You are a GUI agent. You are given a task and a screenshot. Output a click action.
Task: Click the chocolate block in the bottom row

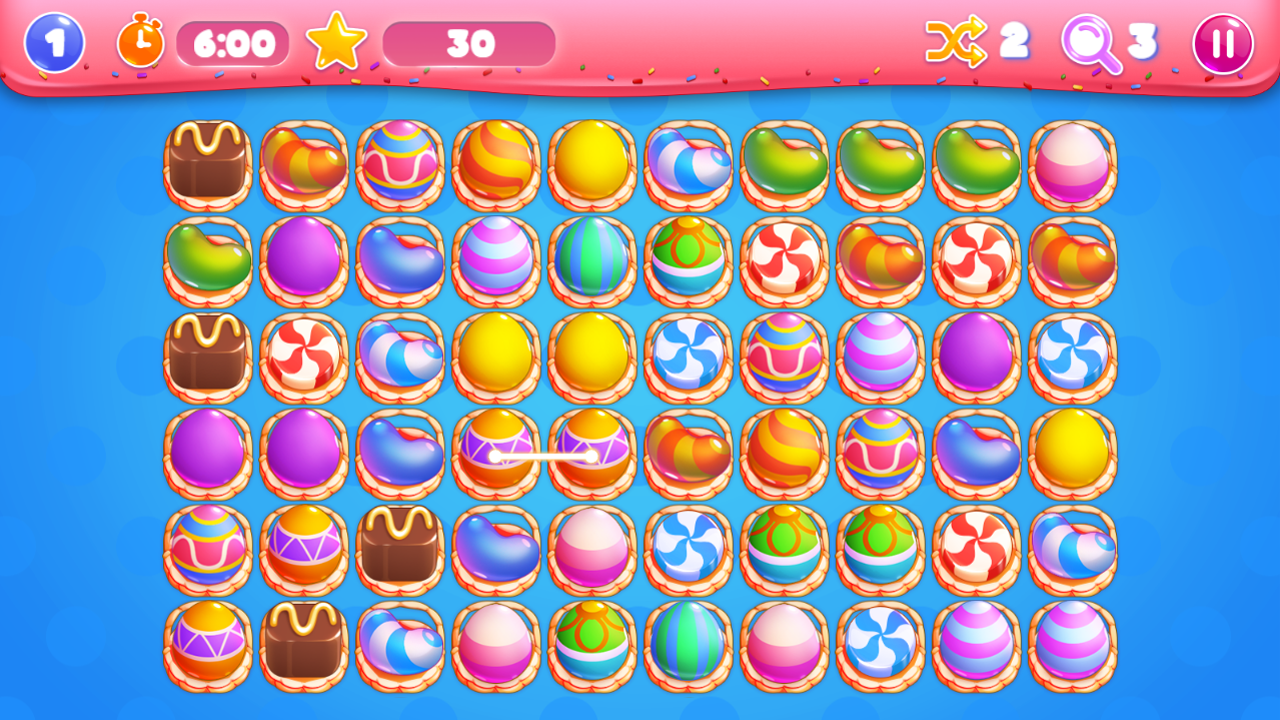[303, 643]
